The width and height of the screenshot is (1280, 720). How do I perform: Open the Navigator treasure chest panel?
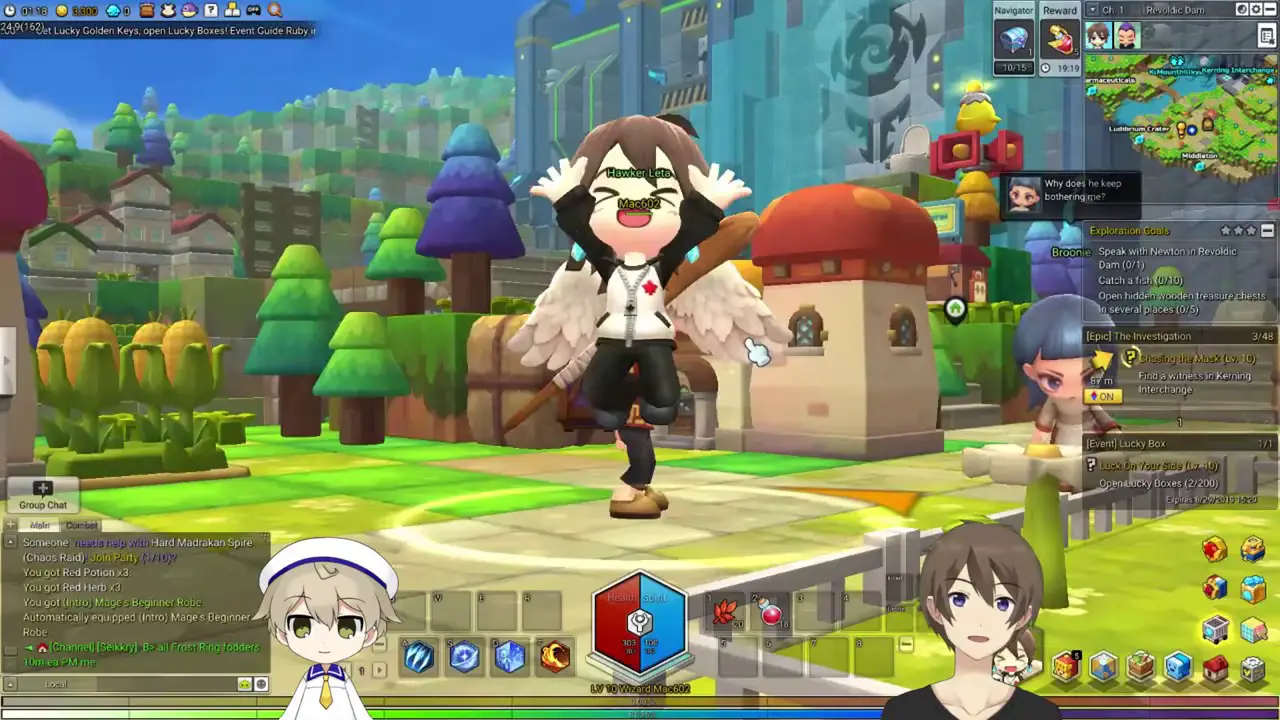1013,40
